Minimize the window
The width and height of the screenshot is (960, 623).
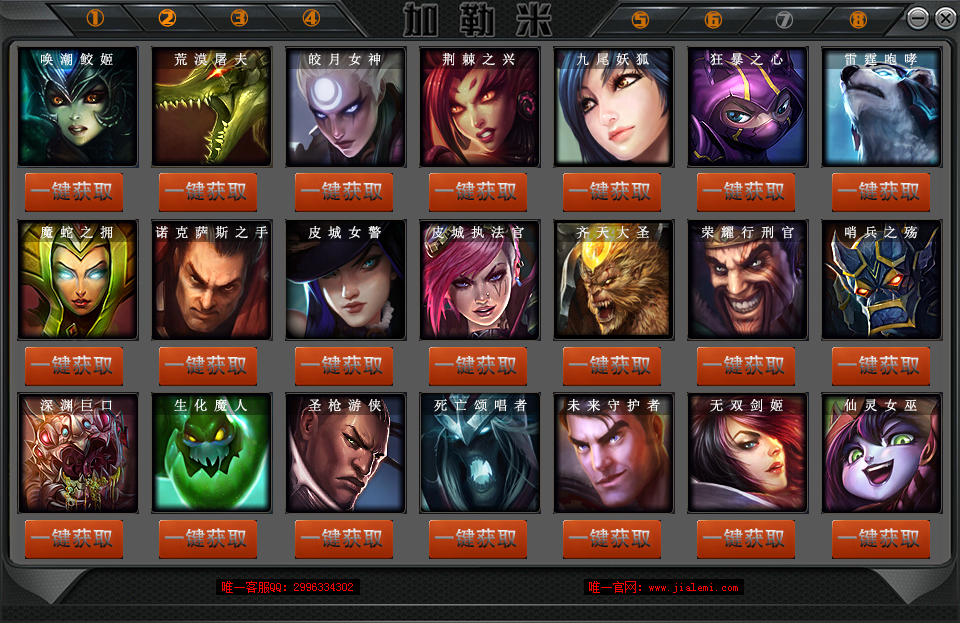tap(917, 18)
